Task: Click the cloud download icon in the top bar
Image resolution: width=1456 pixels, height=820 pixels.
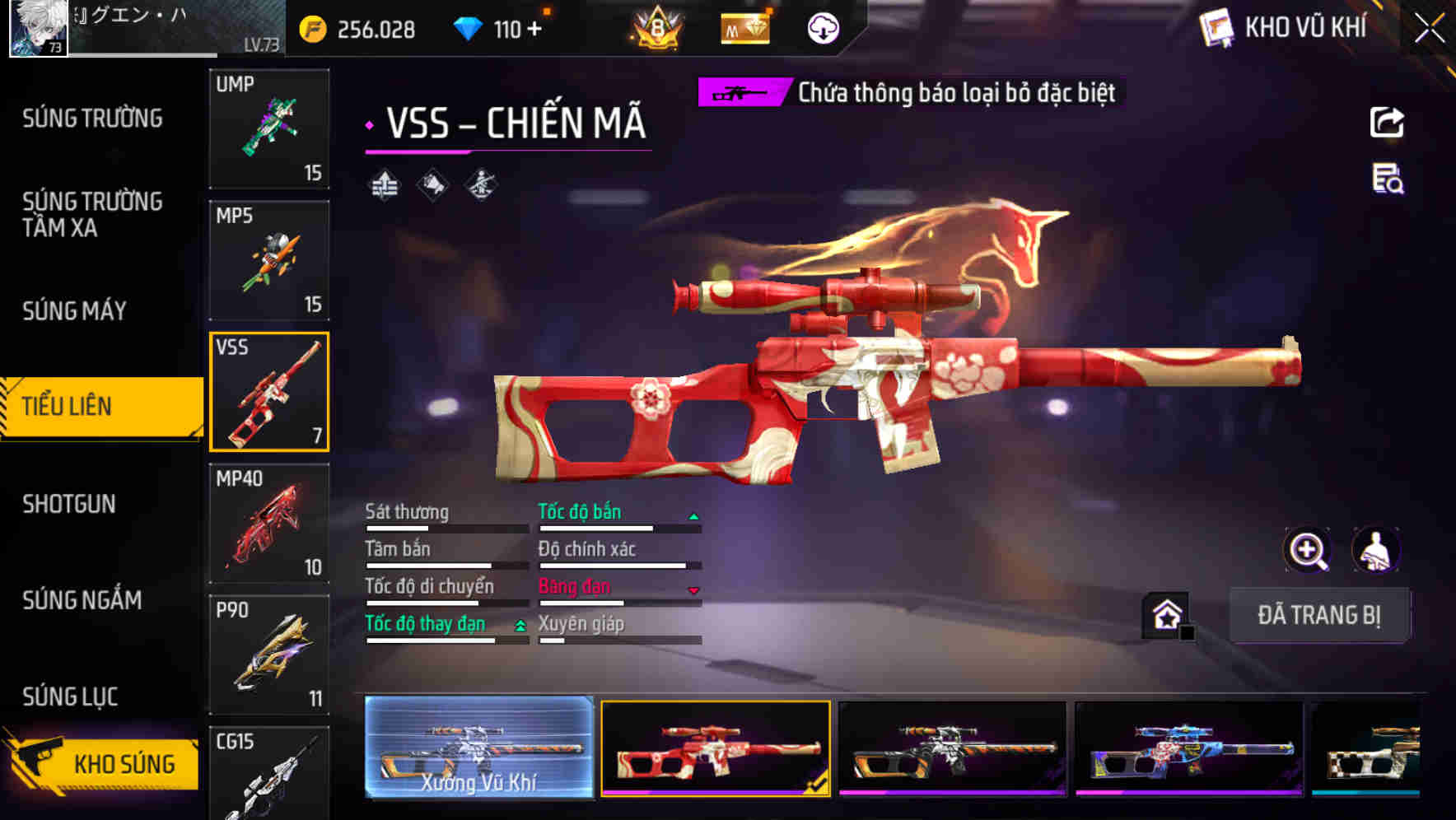Action: pos(822,28)
